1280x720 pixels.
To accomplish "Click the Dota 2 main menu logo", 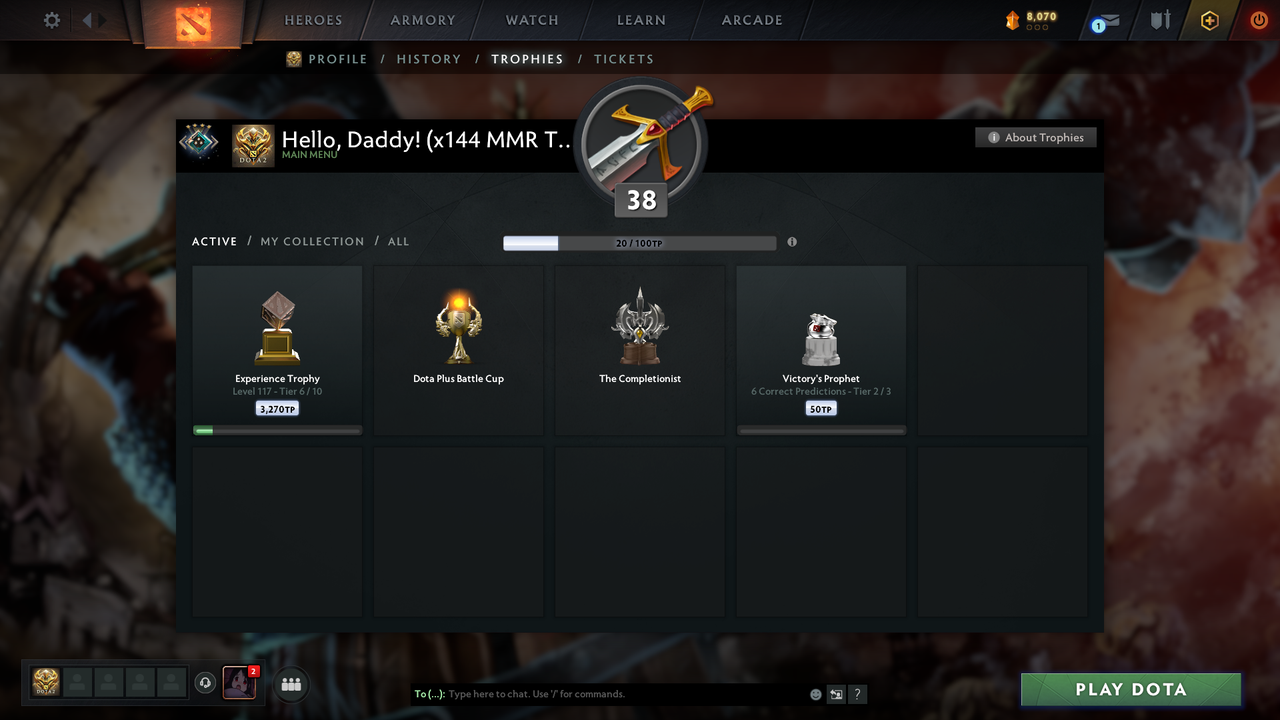I will coord(195,22).
